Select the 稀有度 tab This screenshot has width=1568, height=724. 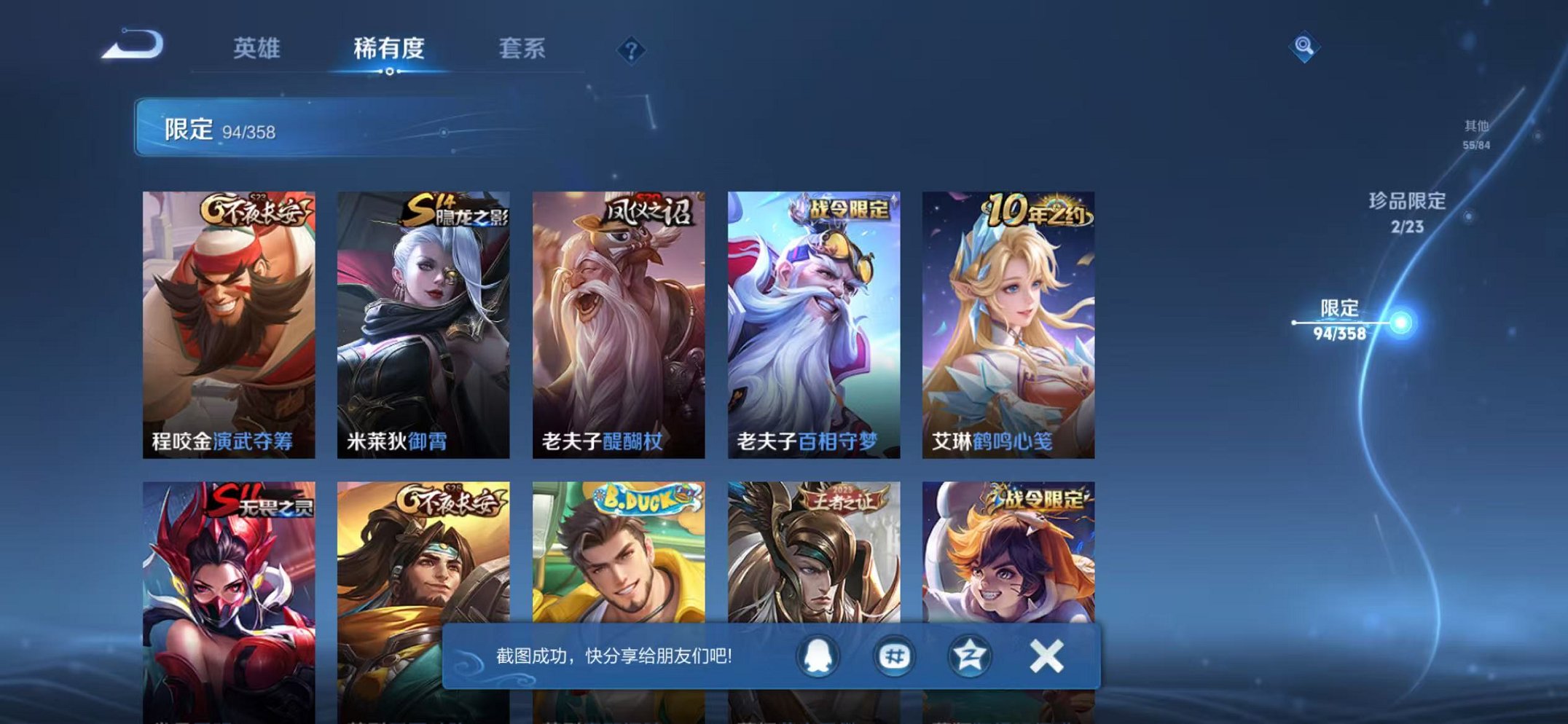391,47
